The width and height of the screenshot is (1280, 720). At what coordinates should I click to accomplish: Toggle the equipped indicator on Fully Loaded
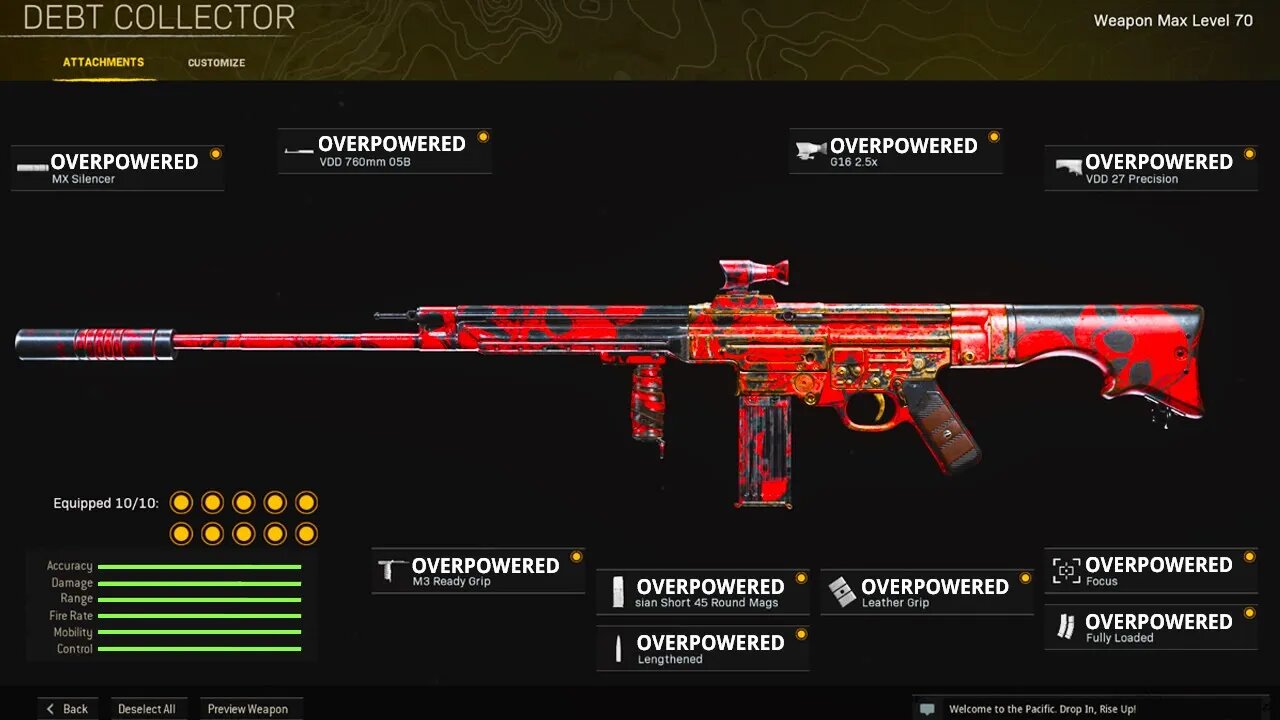1247,612
